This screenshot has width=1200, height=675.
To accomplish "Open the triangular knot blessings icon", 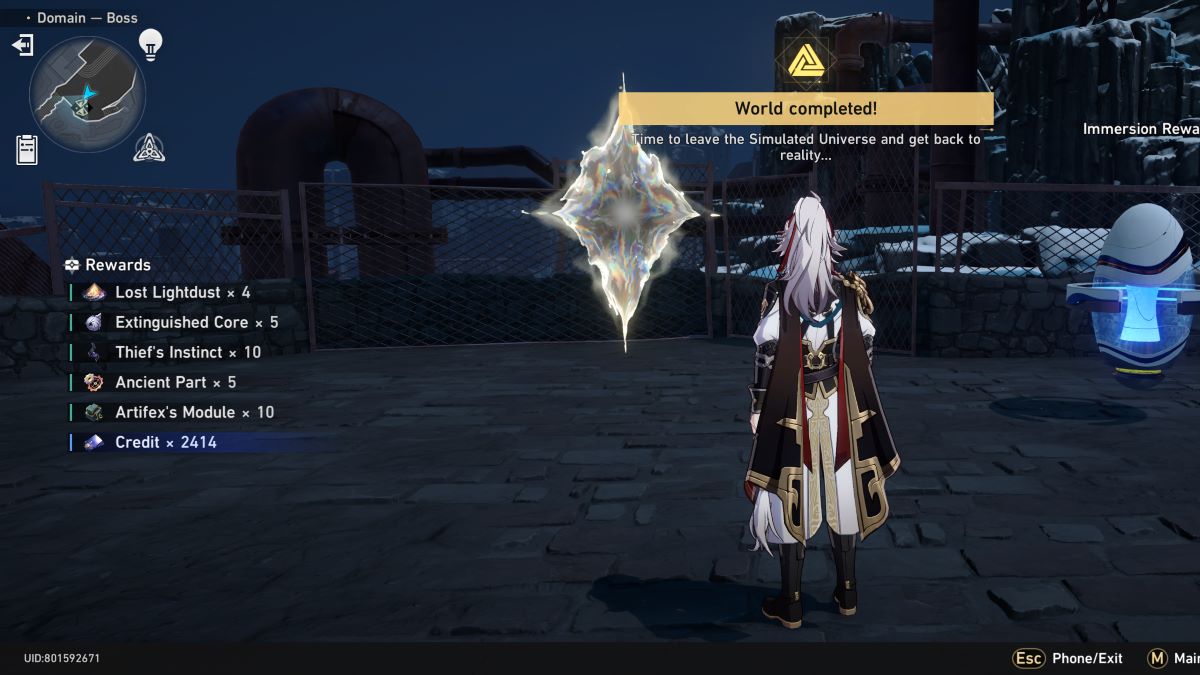I will tap(149, 148).
